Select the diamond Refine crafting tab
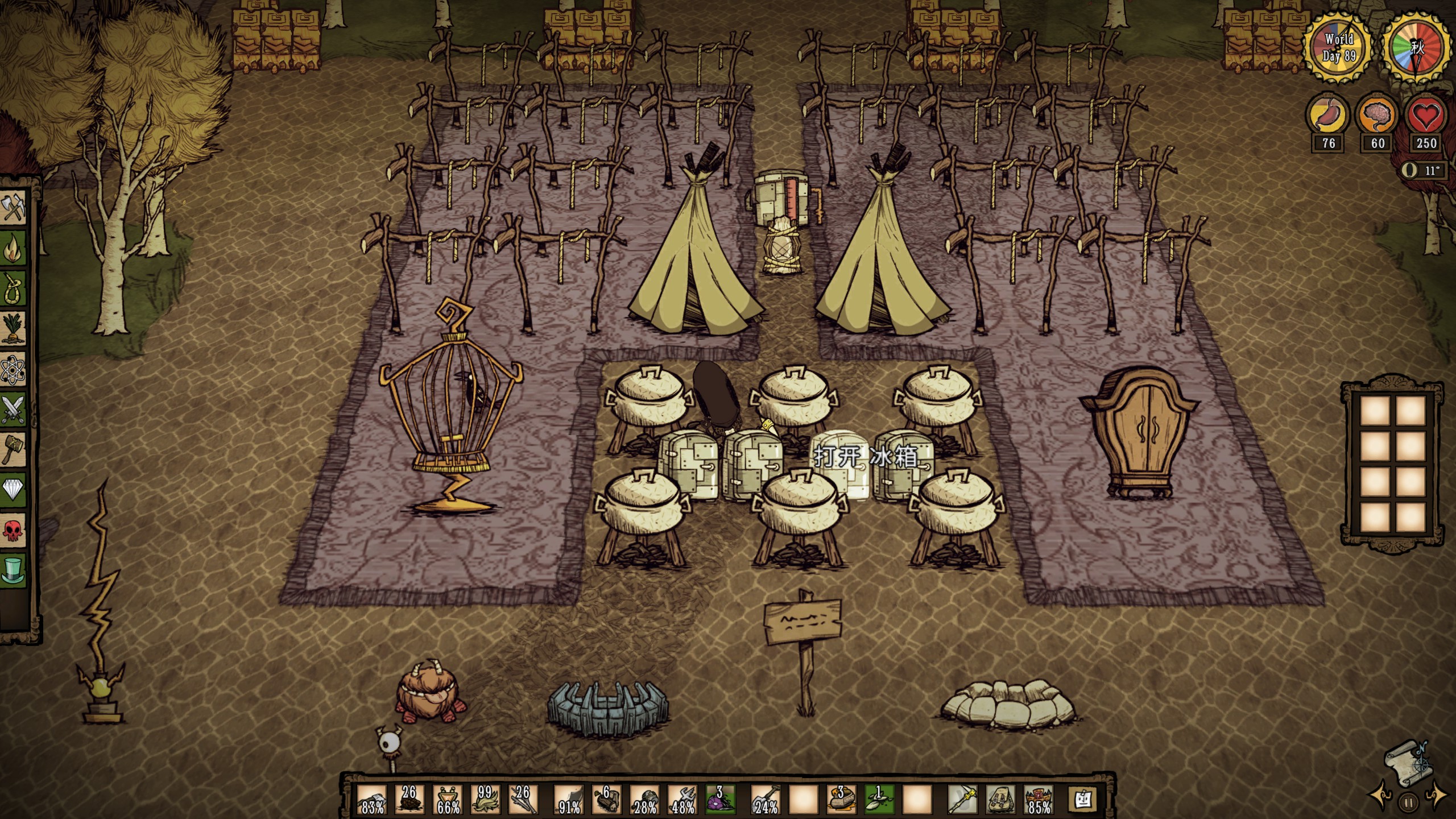The height and width of the screenshot is (819, 1456). 13,490
